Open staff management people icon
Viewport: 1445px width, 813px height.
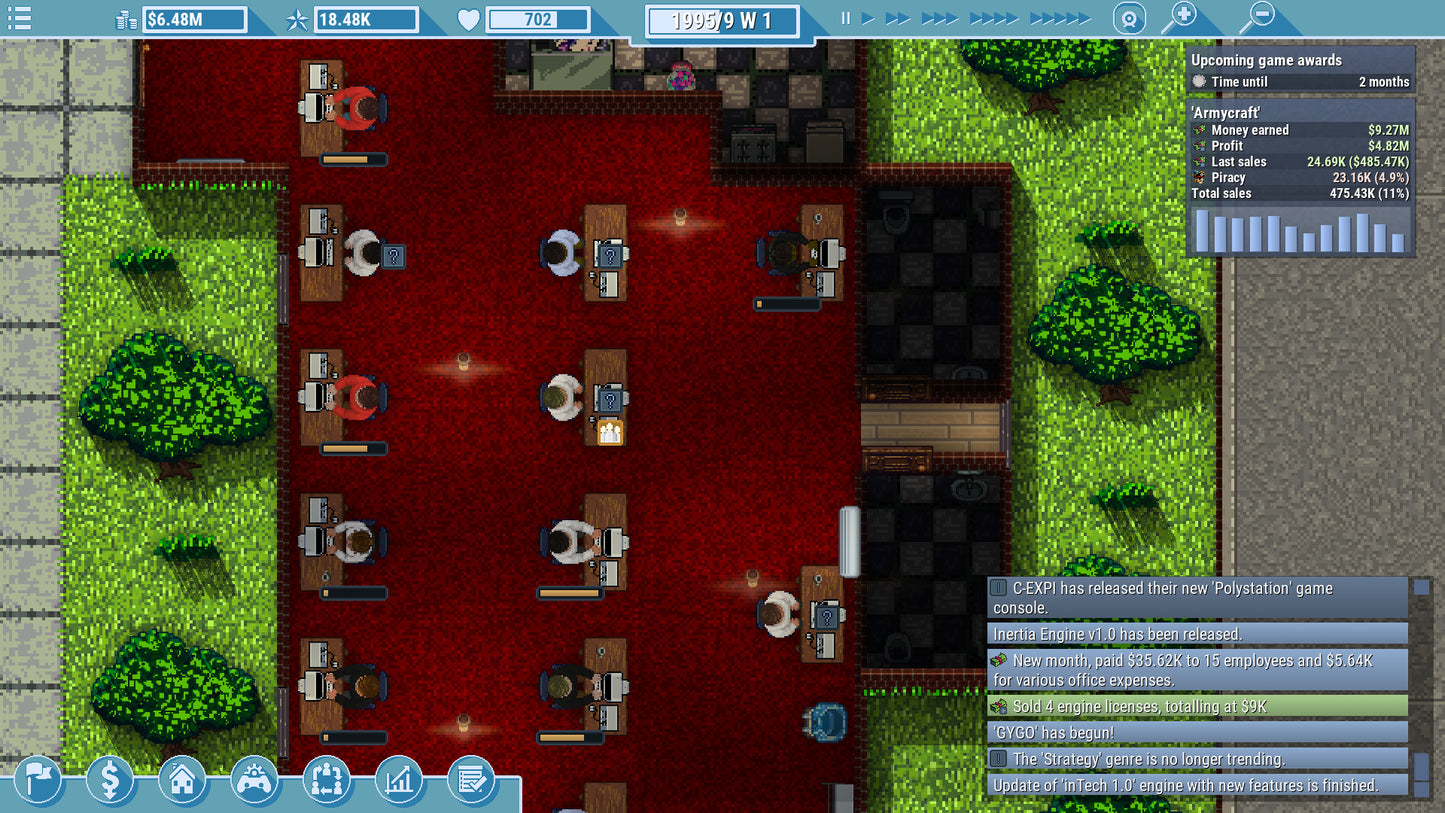pyautogui.click(x=327, y=781)
